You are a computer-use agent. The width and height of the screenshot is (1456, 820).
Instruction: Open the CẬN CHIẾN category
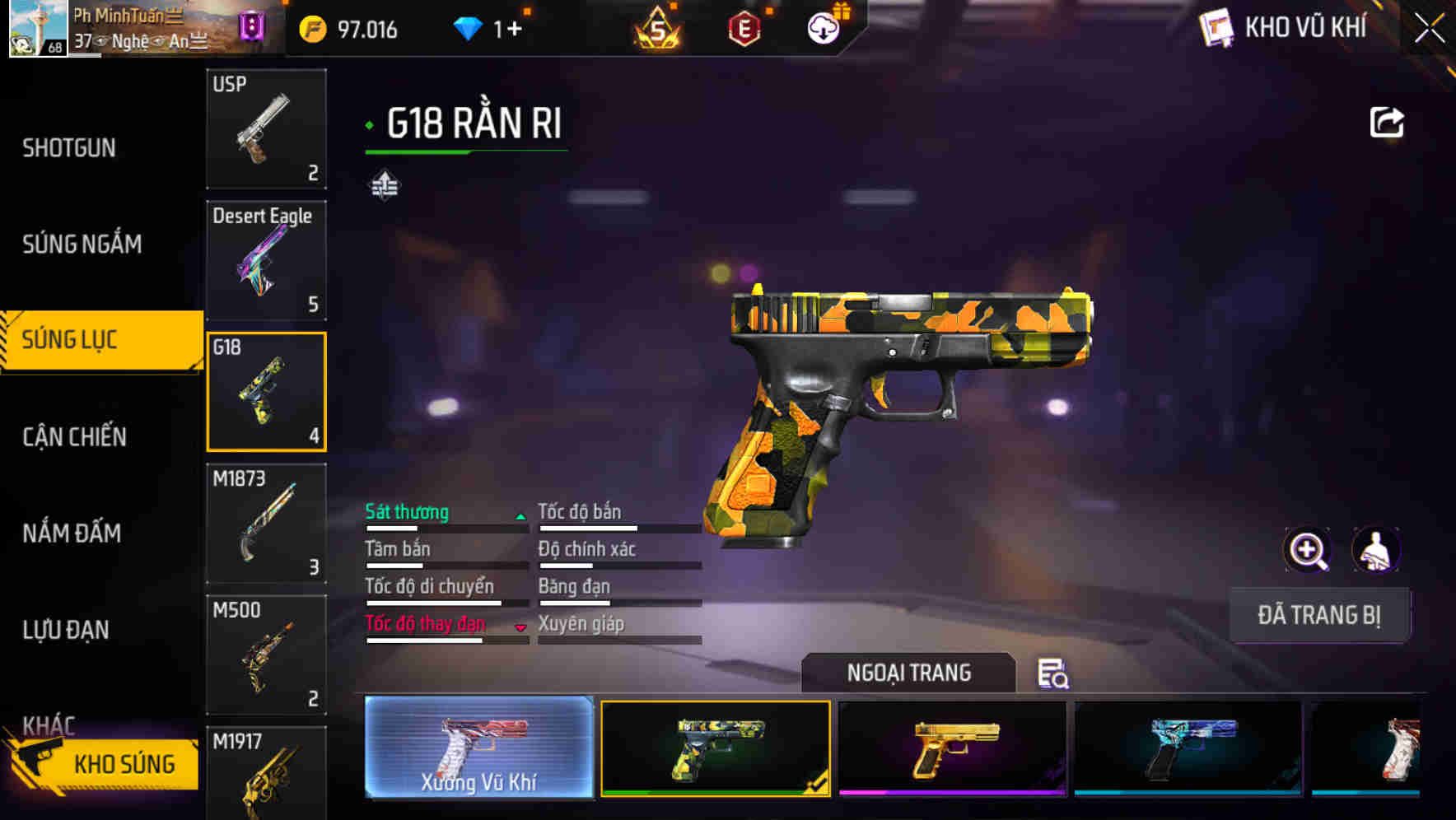[74, 437]
